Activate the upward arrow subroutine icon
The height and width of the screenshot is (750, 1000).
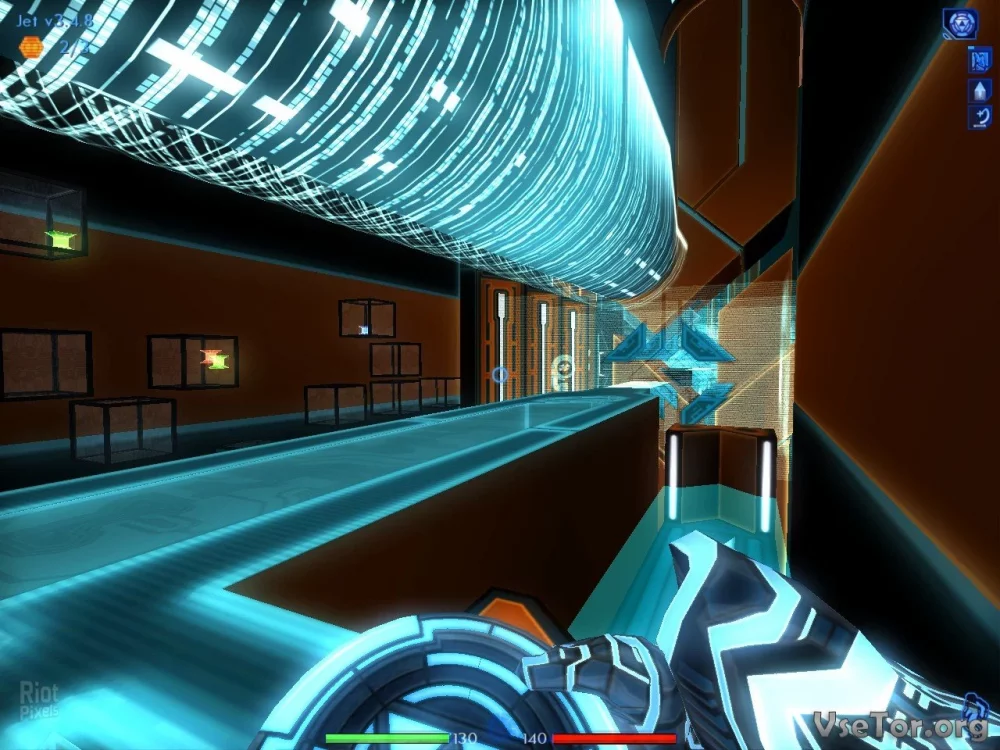[x=979, y=90]
